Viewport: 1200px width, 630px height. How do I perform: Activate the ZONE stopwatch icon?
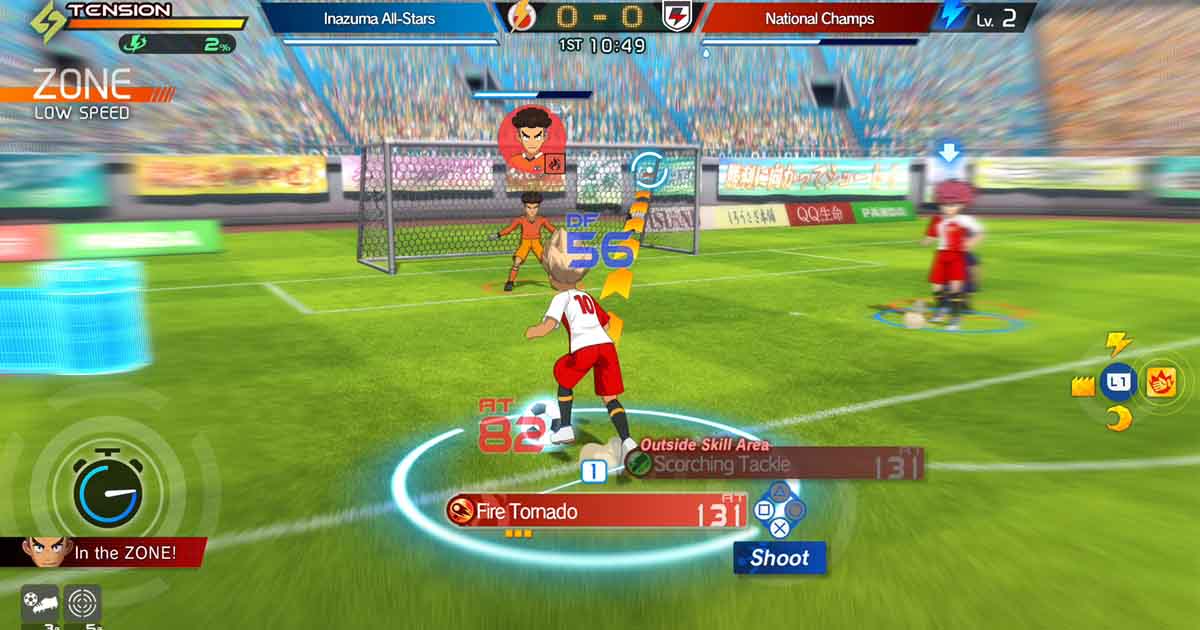[107, 490]
